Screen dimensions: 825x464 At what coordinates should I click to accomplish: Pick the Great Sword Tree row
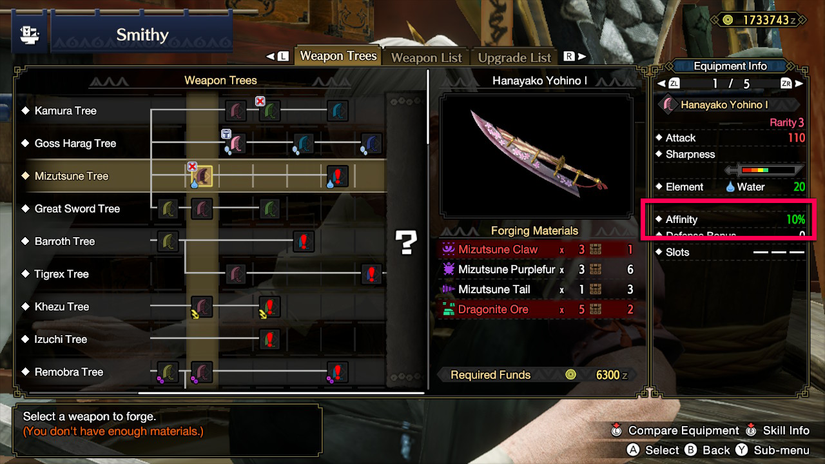(77, 209)
